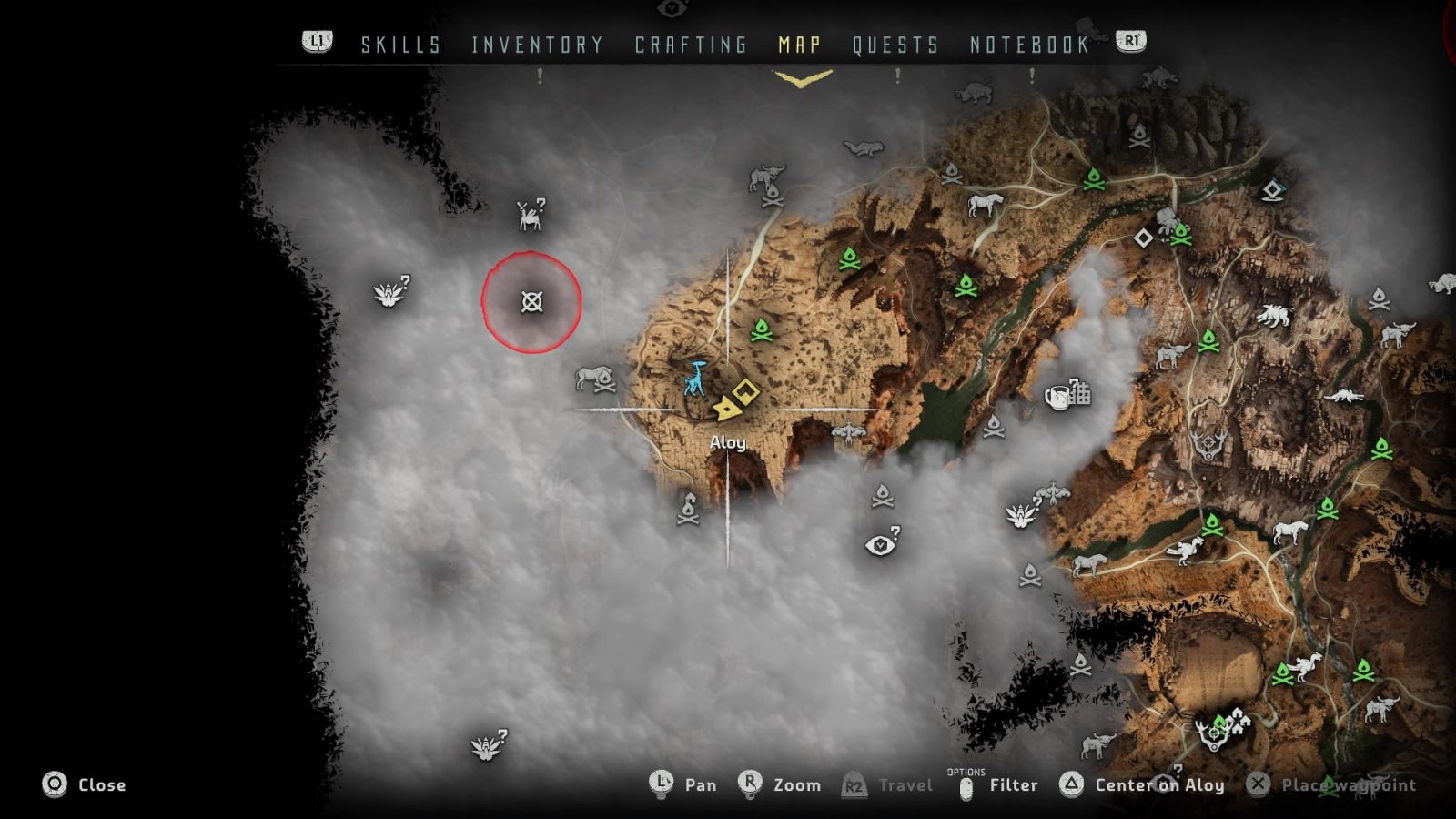This screenshot has height=819, width=1456.
Task: Click the Aloy player marker
Action: [728, 409]
